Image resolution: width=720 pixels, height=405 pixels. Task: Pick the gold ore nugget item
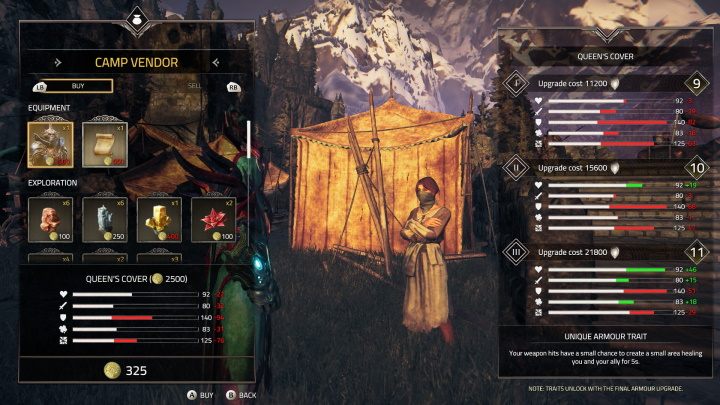(156, 218)
